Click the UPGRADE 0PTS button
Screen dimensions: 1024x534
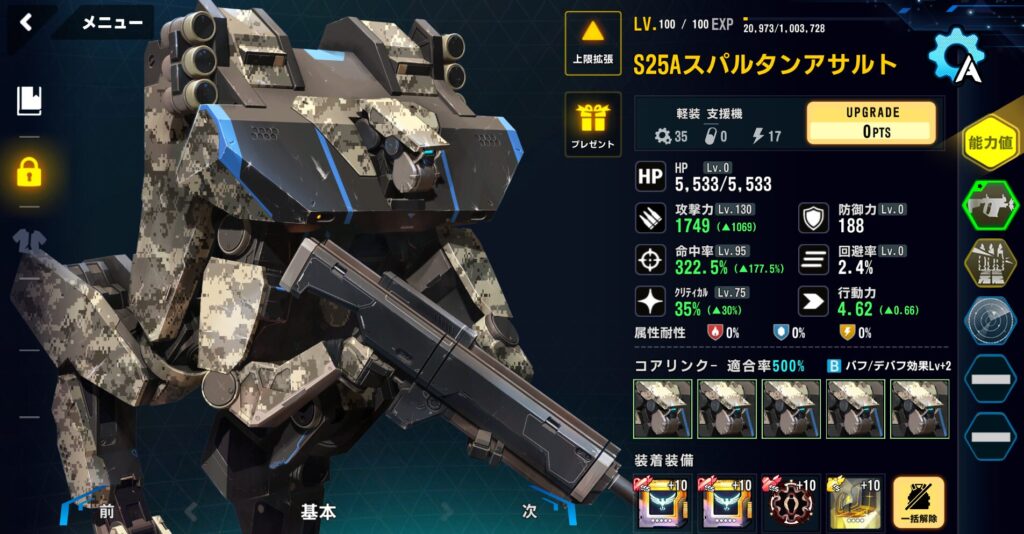tap(872, 123)
